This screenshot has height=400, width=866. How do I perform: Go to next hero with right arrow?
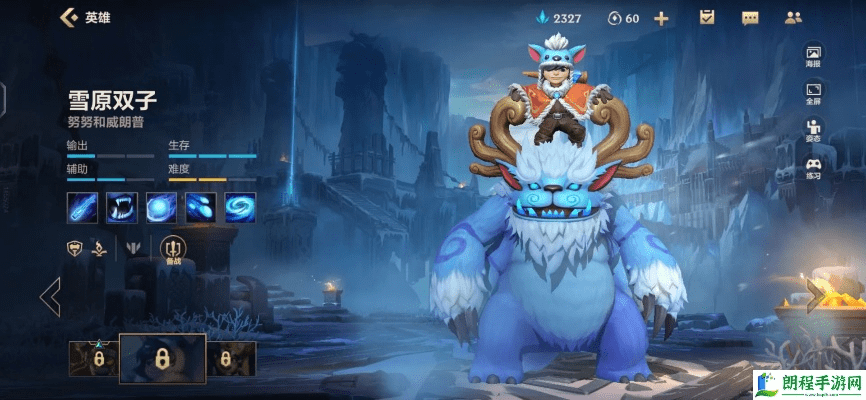click(x=816, y=297)
